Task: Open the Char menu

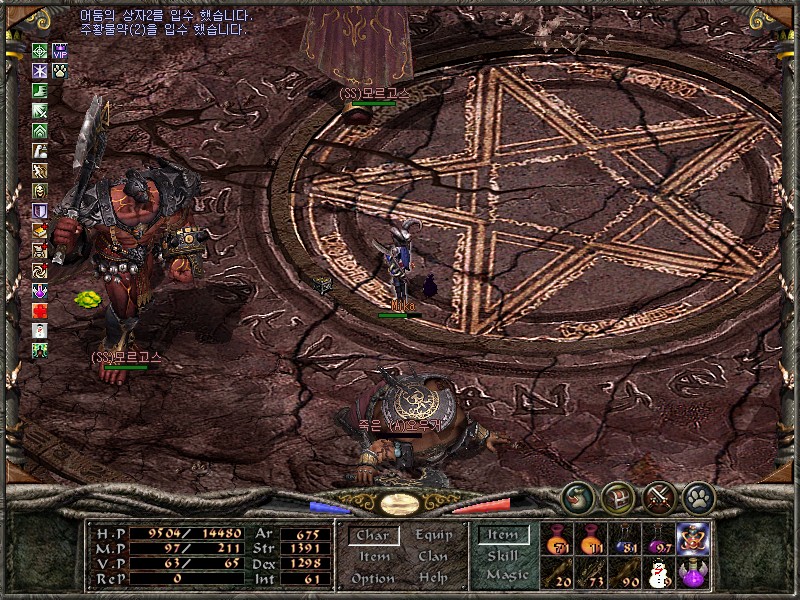Action: coord(372,536)
